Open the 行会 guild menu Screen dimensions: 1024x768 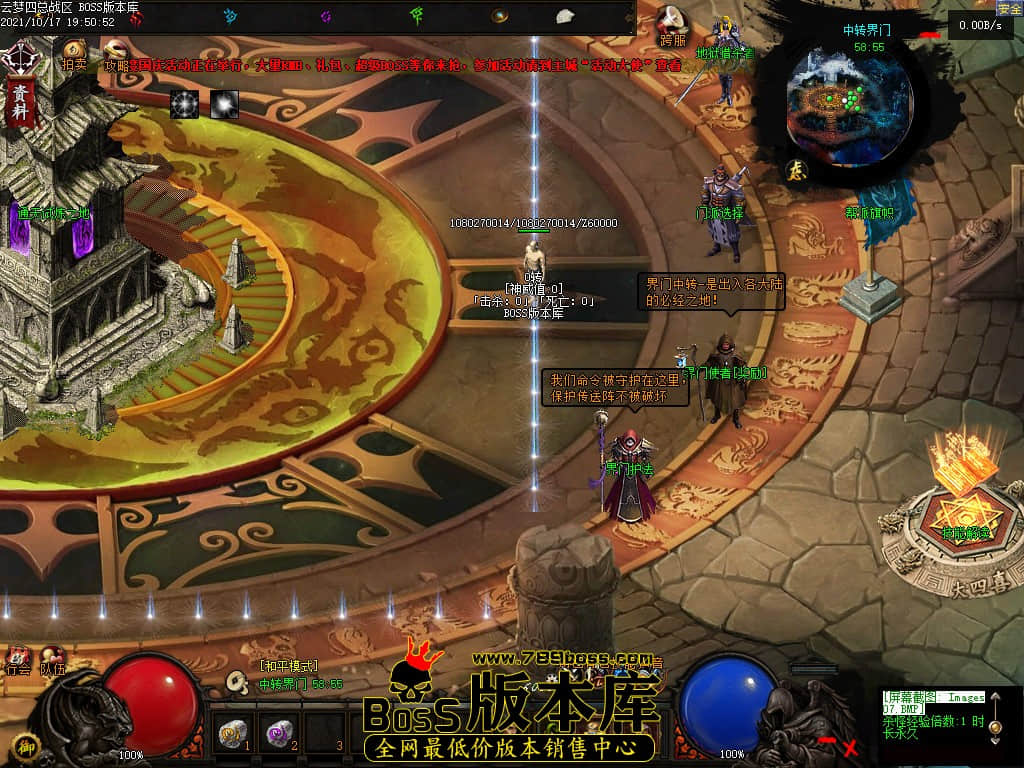click(x=18, y=662)
